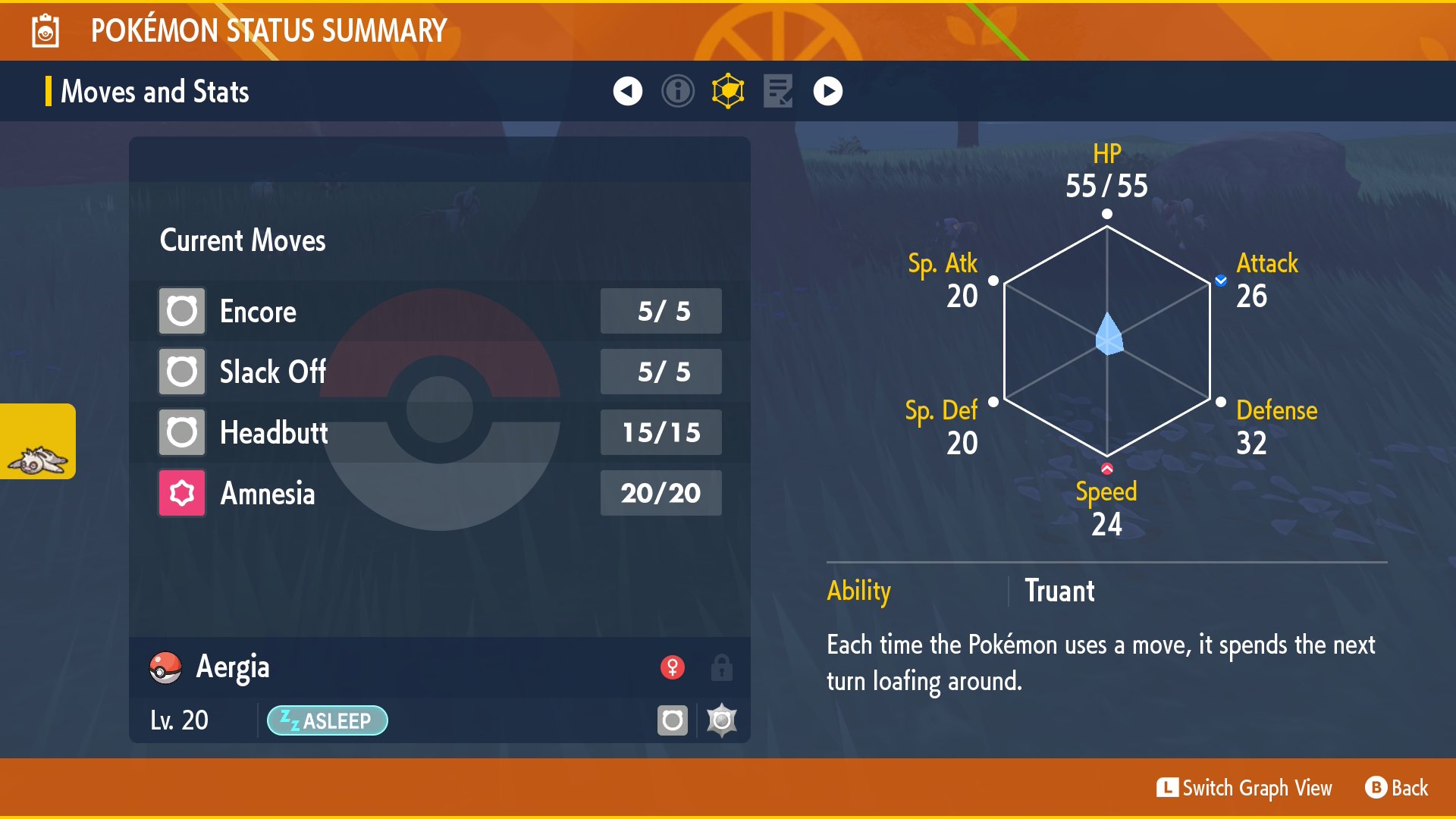Go to the next summary page arrow
This screenshot has height=819, width=1456.
coord(827,92)
